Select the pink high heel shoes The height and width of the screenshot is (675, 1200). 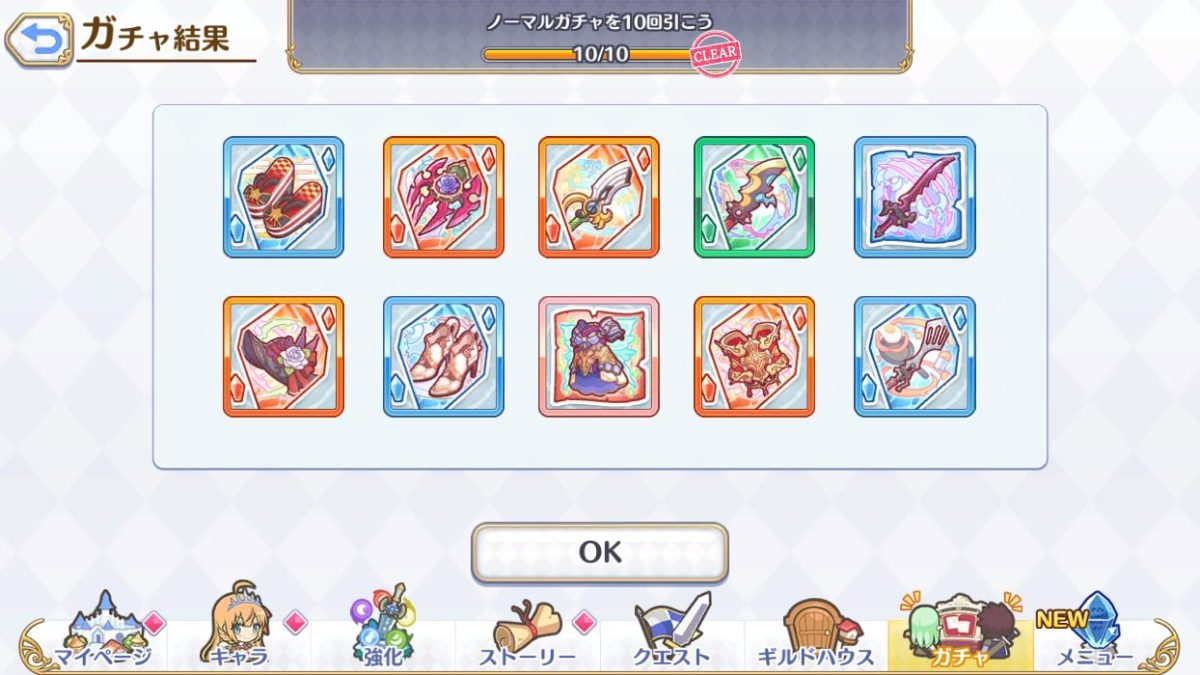pos(443,356)
